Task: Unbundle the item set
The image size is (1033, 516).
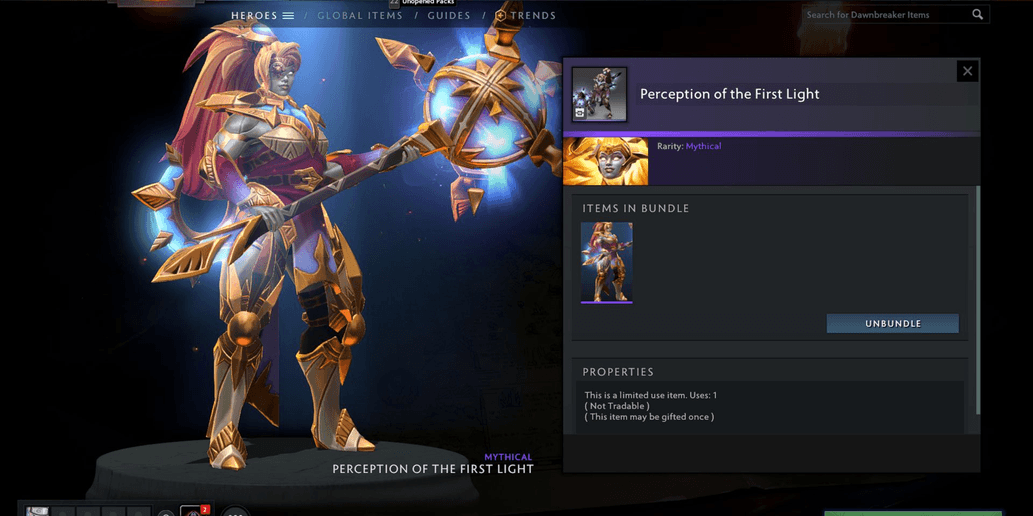Action: pos(892,324)
